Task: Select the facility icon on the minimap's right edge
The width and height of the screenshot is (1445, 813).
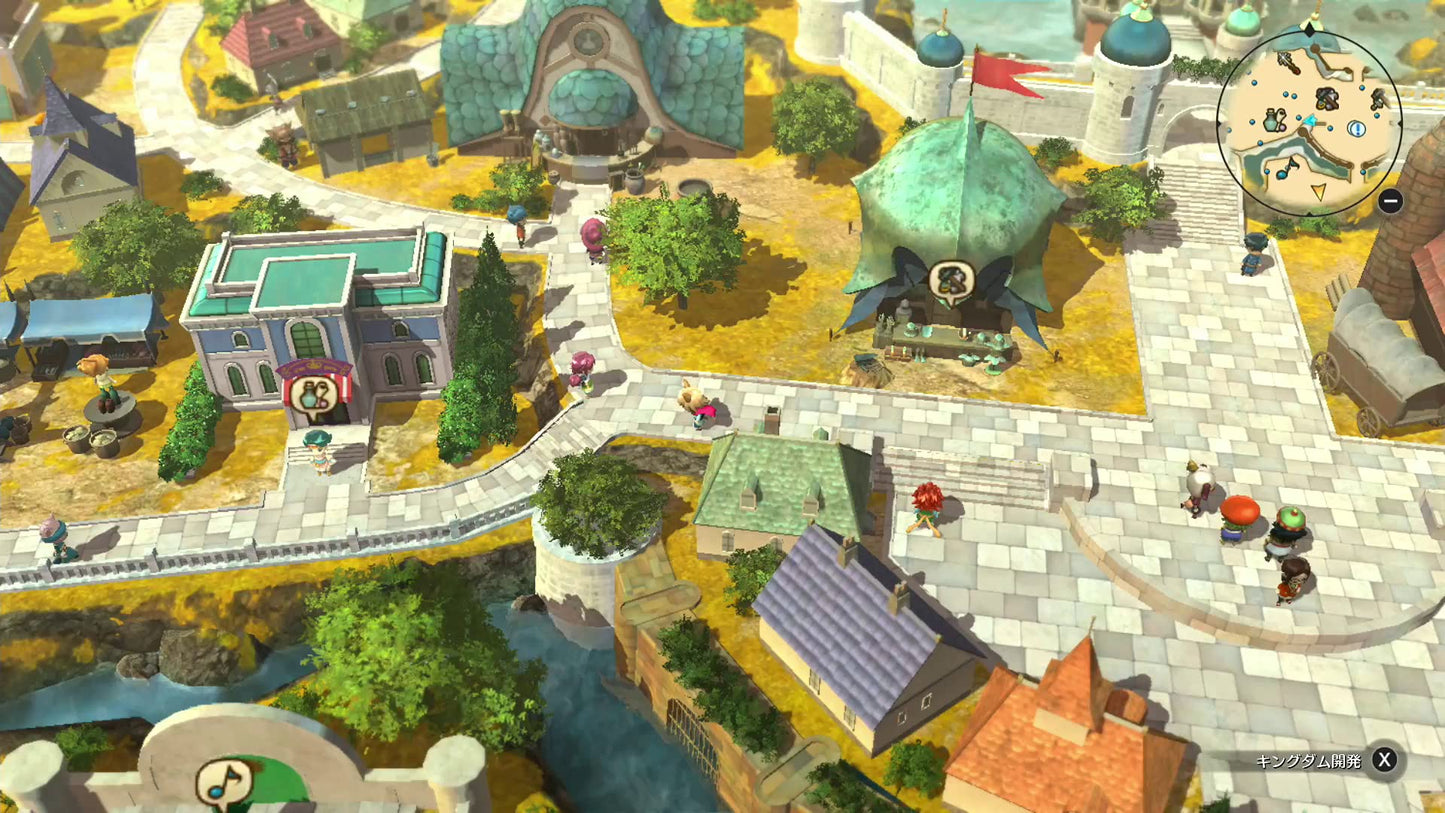Action: tap(1379, 99)
